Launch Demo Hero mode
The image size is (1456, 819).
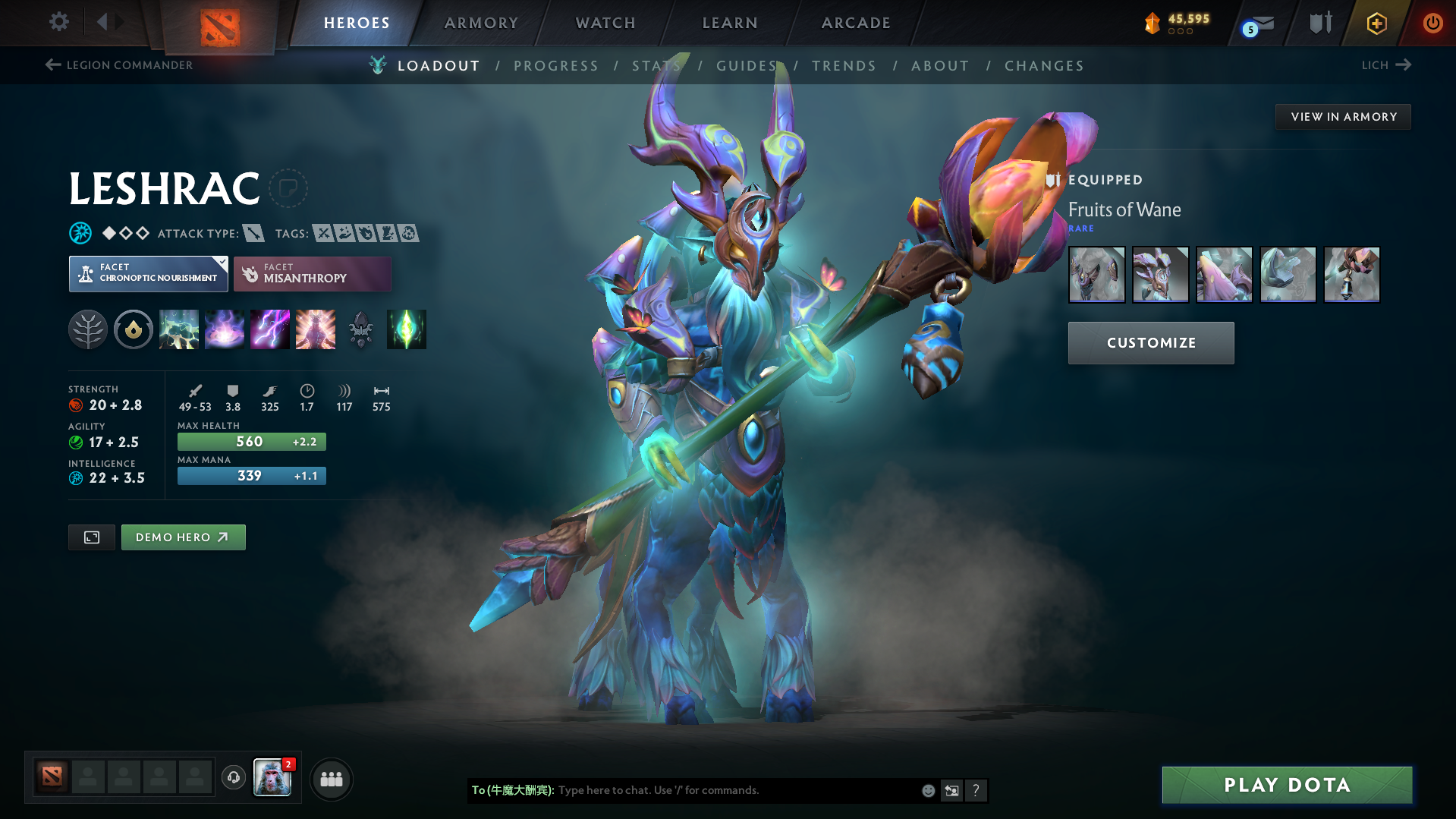click(x=183, y=537)
